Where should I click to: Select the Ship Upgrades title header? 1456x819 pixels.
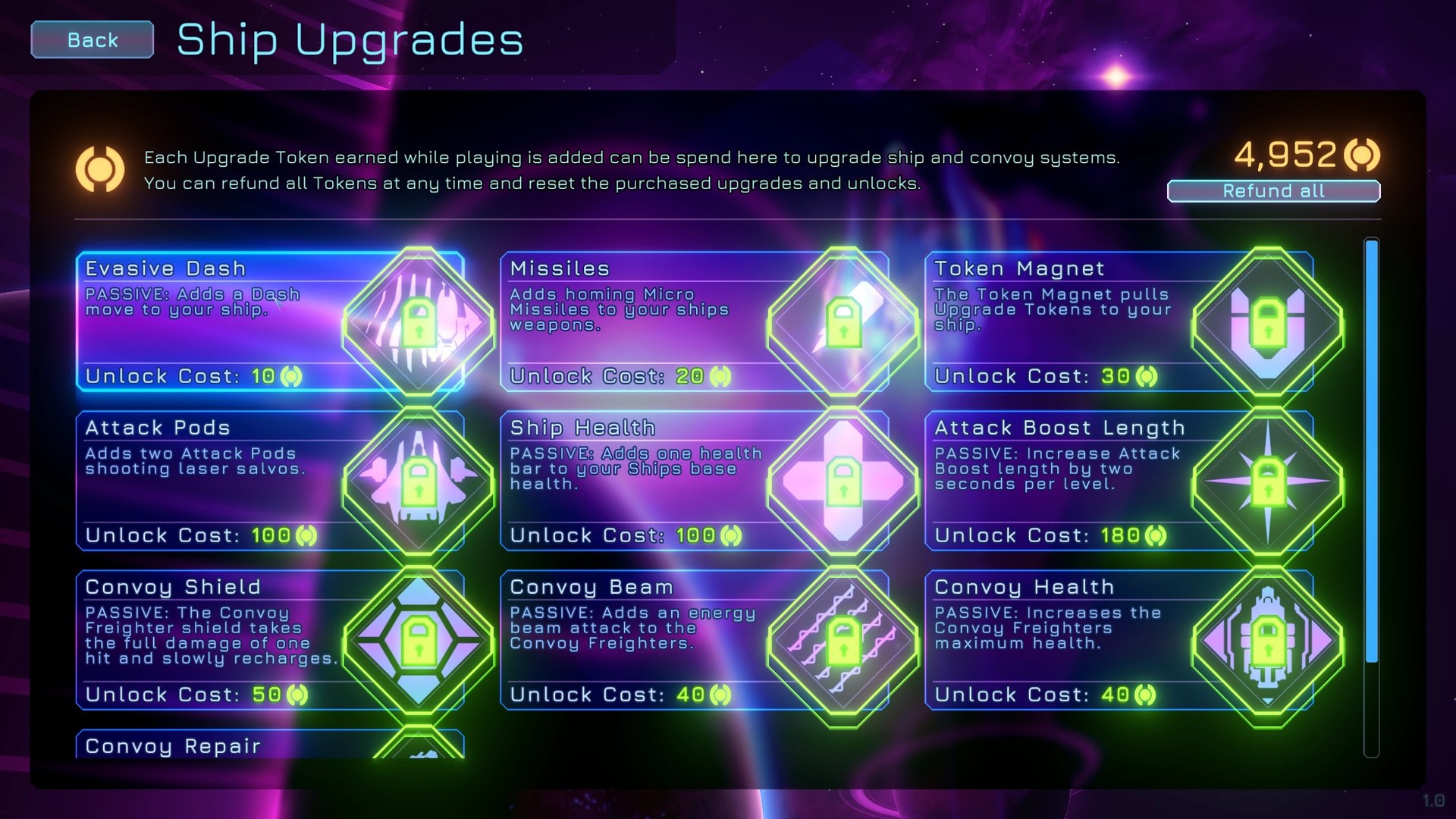pyautogui.click(x=348, y=41)
